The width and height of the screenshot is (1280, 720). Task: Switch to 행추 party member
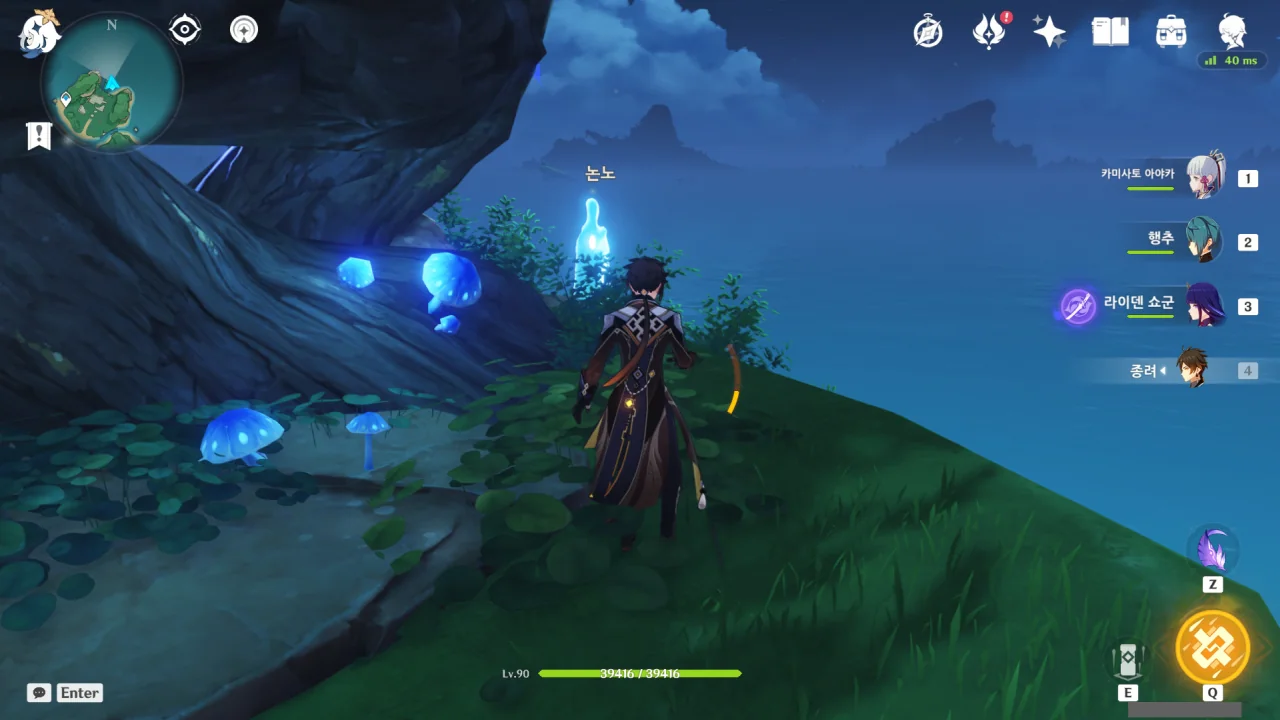[x=1204, y=241]
